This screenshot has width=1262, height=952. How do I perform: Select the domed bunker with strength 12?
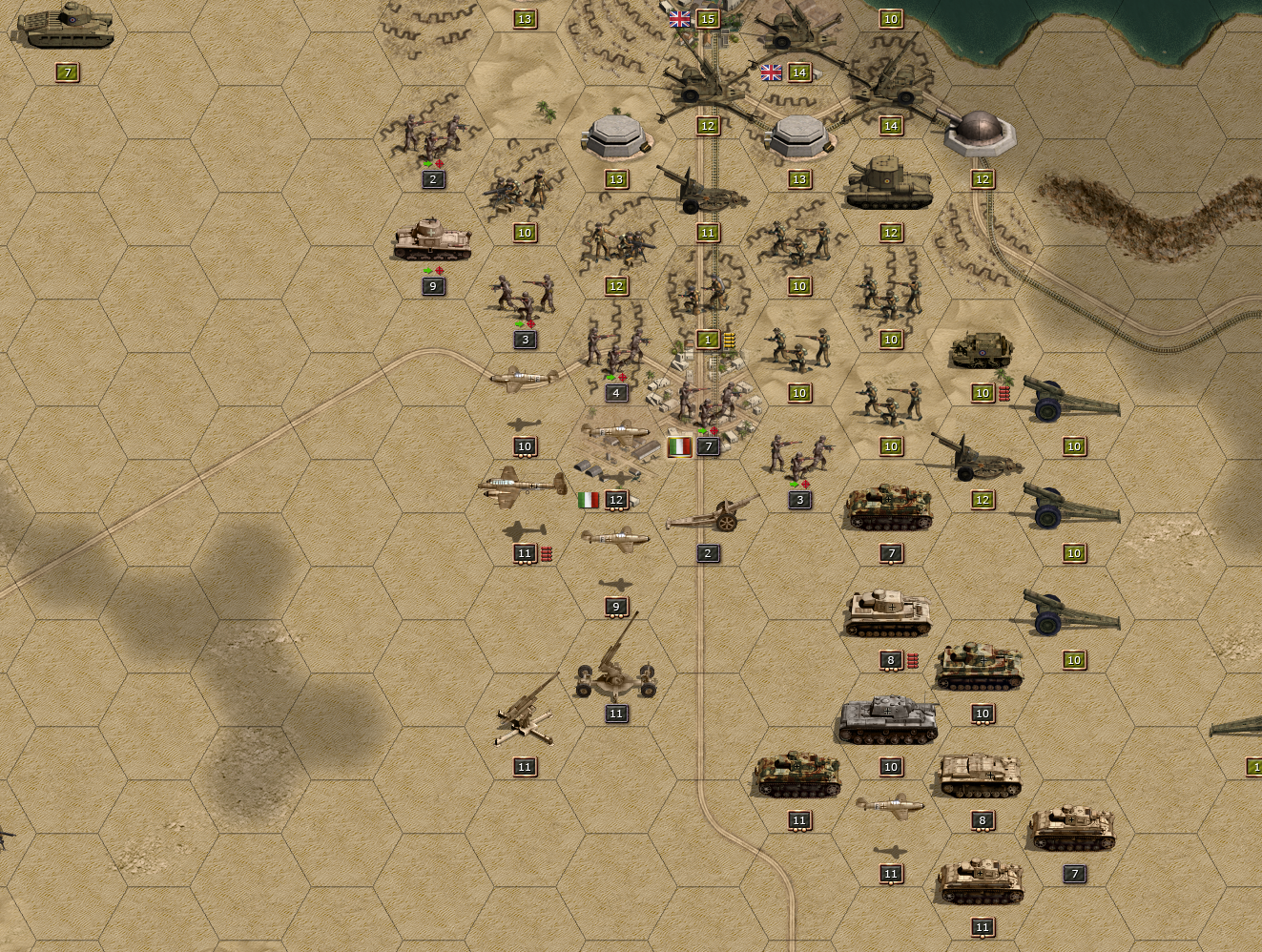click(980, 134)
